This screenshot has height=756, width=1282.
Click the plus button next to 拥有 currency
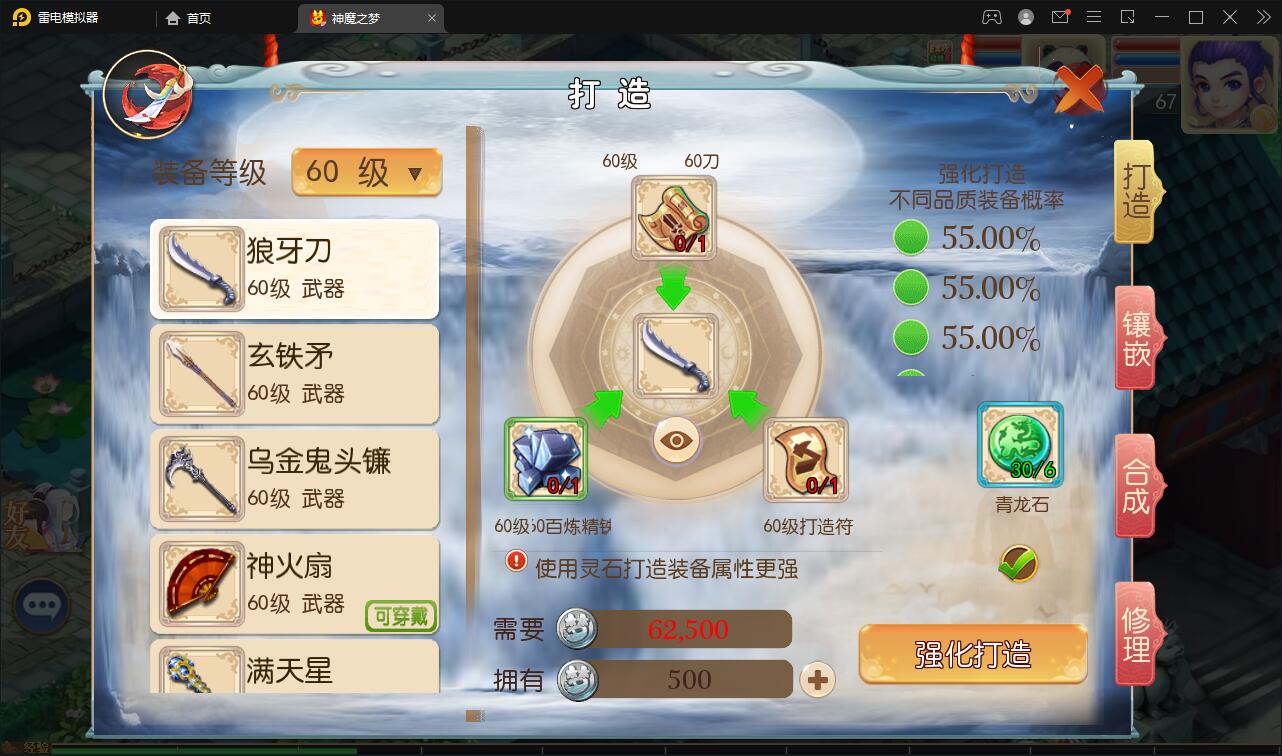click(x=817, y=679)
